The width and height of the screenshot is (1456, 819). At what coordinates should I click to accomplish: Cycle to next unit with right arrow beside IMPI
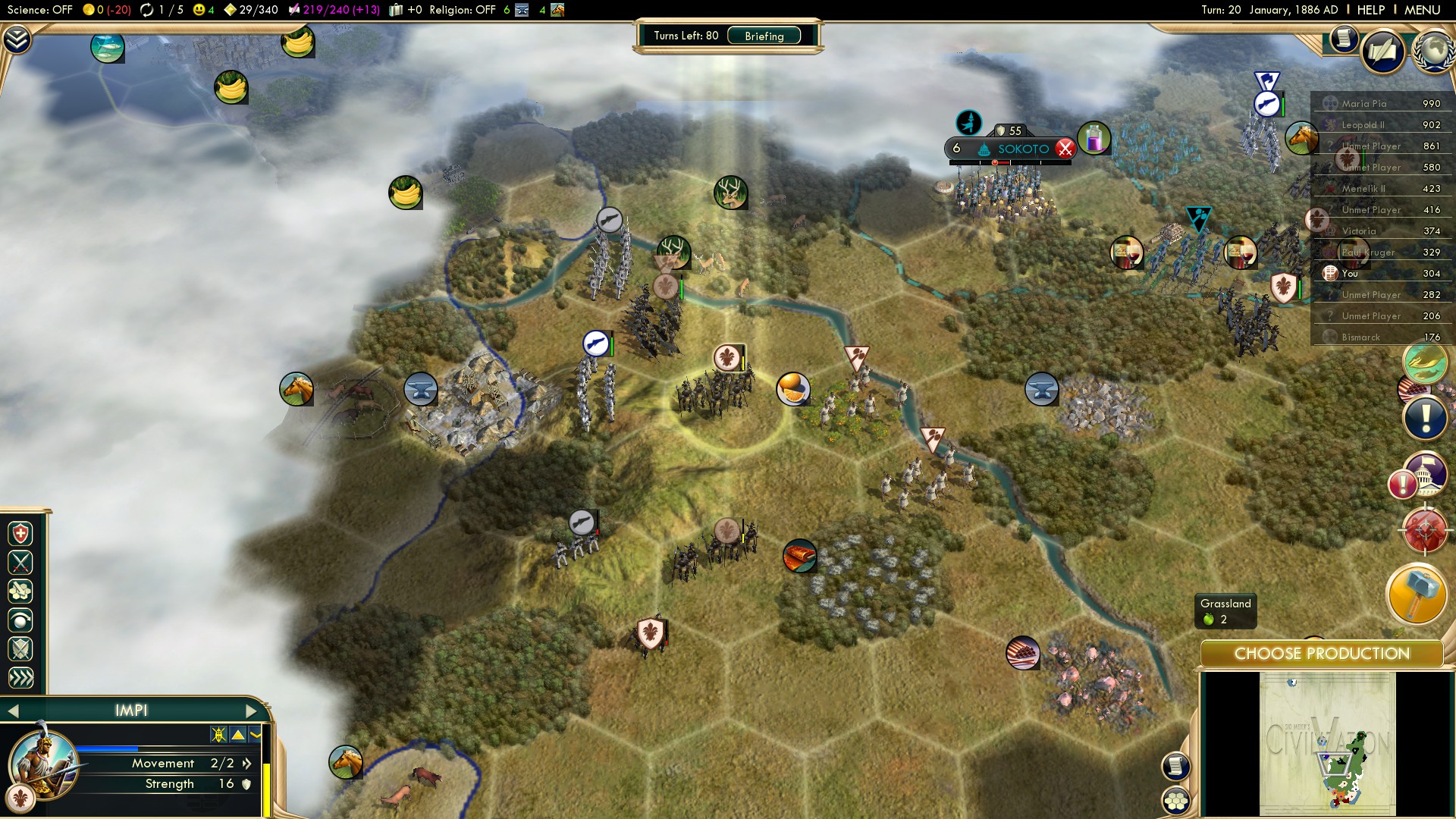tap(251, 711)
